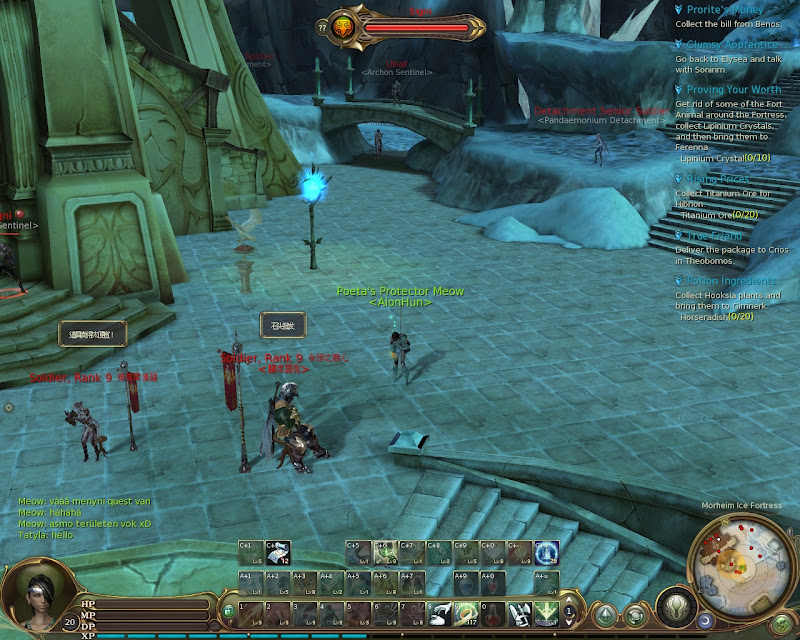800x640 pixels.
Task: Select the Potion Ingredients quest tracker entry
Action: coord(726,281)
